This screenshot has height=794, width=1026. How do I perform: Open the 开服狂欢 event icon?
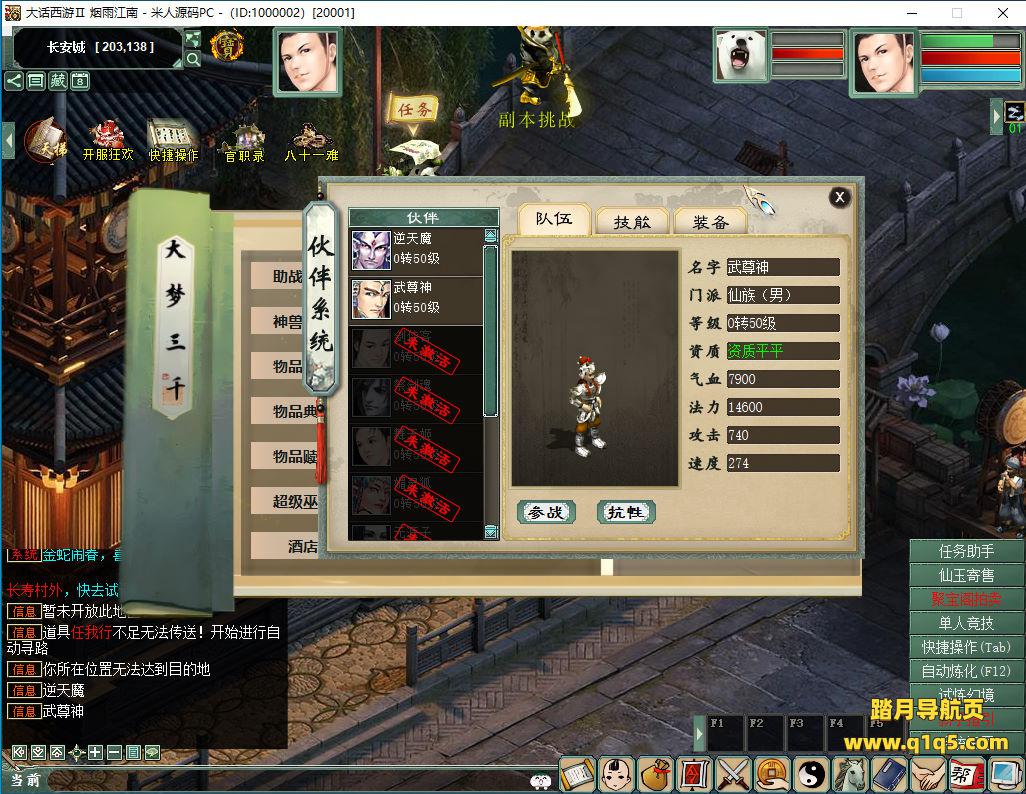tap(107, 140)
